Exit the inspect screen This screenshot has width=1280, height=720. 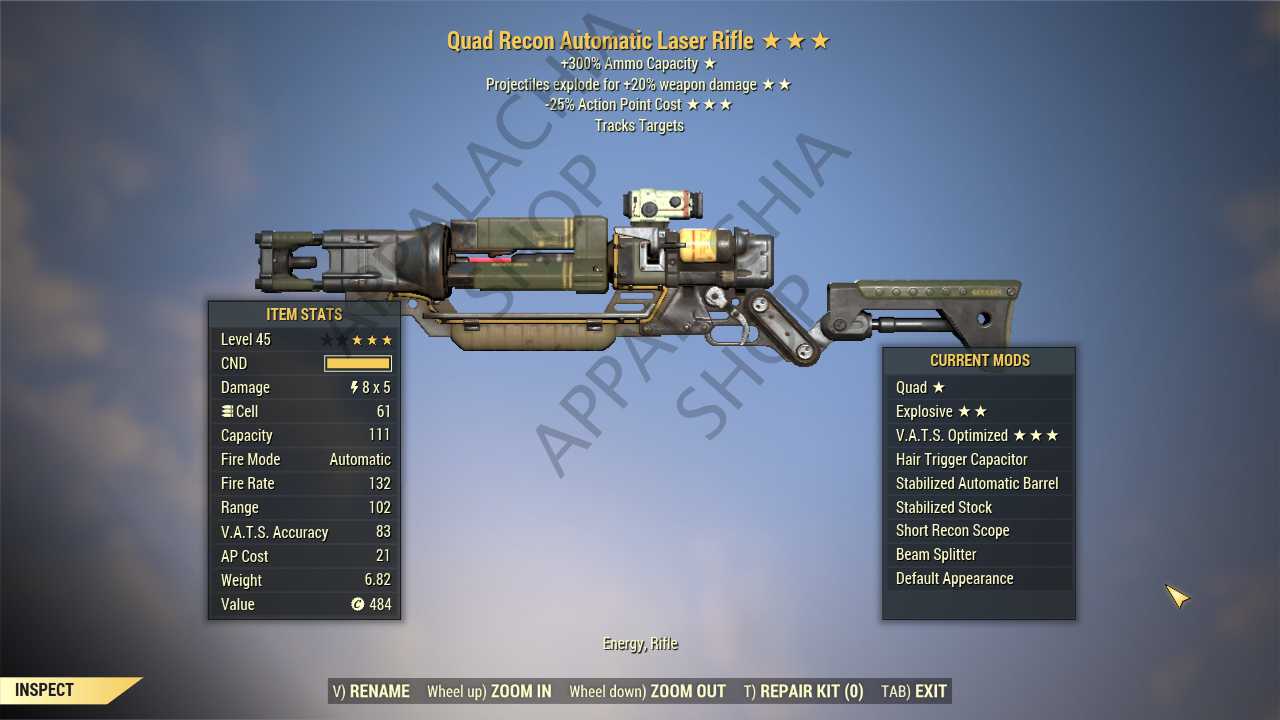click(x=914, y=691)
